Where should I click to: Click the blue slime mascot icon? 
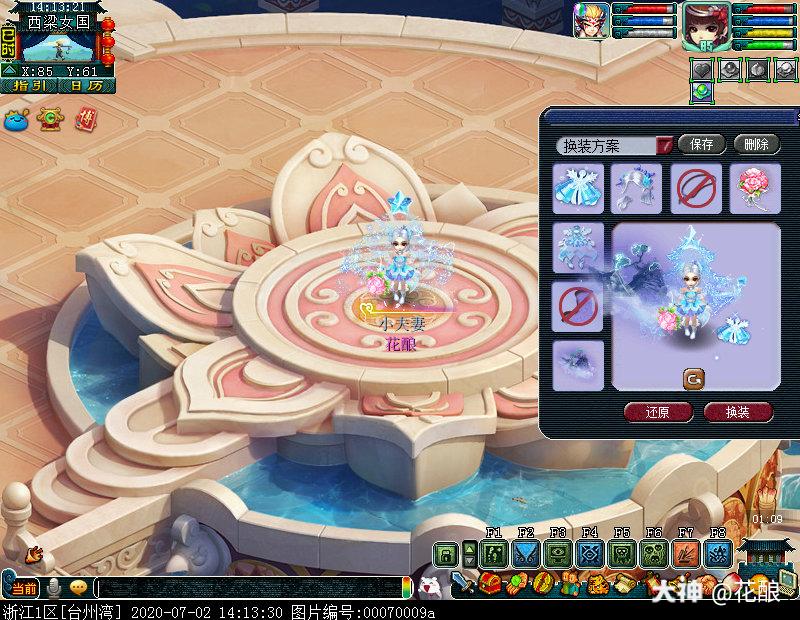tap(16, 119)
